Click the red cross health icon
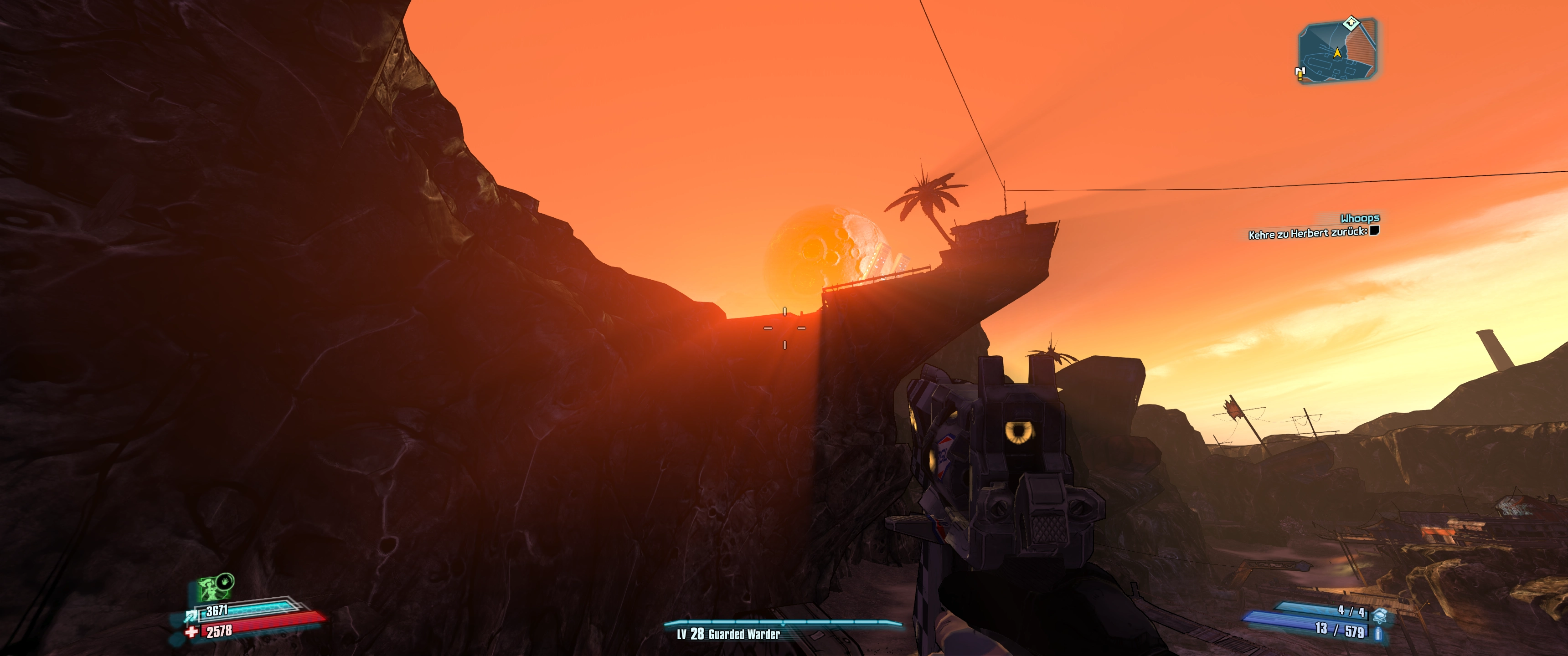 [x=192, y=632]
